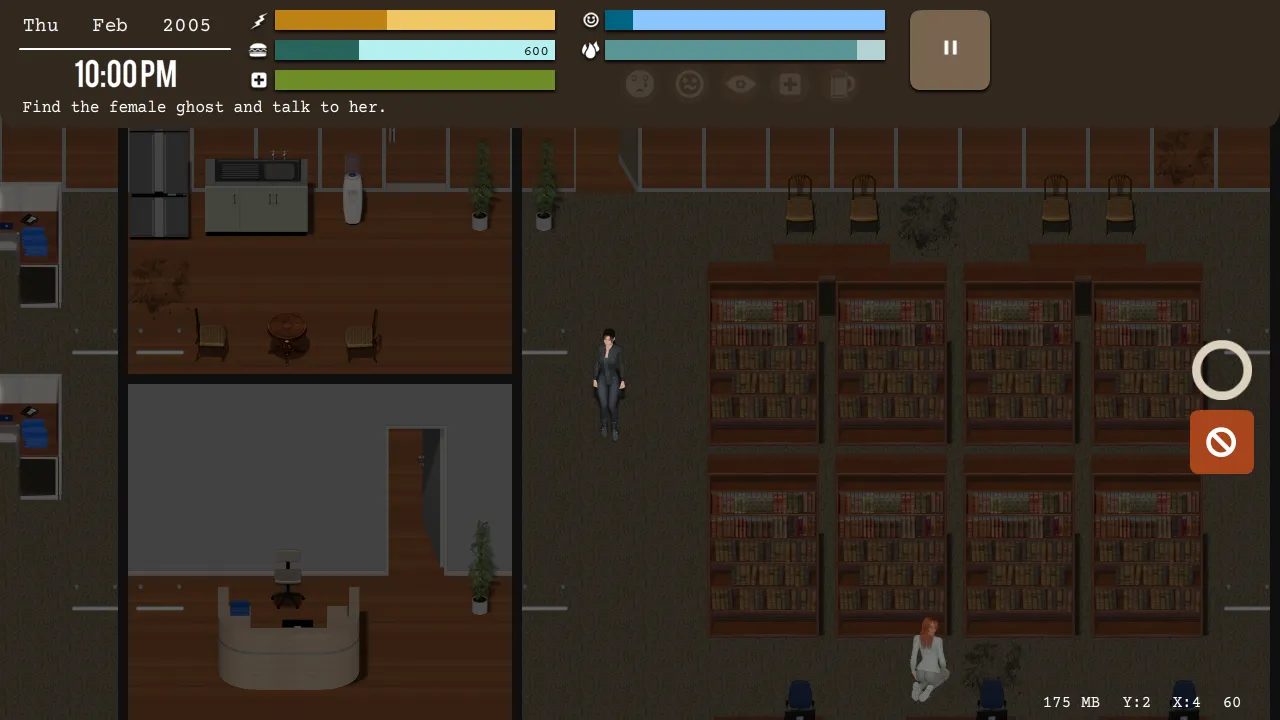Click the circular compass icon on the right
This screenshot has width=1280, height=720.
[1221, 370]
